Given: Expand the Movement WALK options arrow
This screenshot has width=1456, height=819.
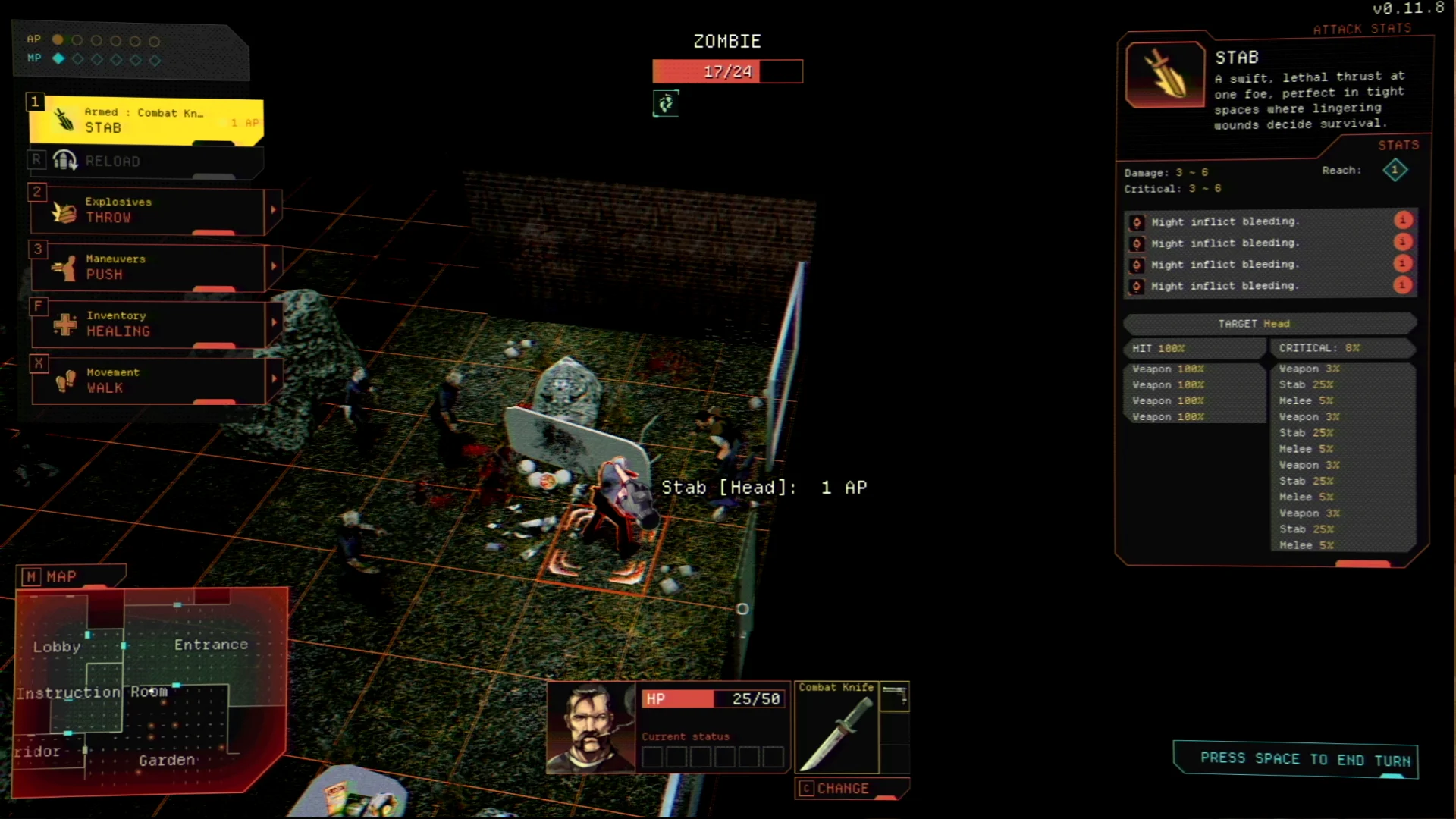Looking at the screenshot, I should [273, 380].
